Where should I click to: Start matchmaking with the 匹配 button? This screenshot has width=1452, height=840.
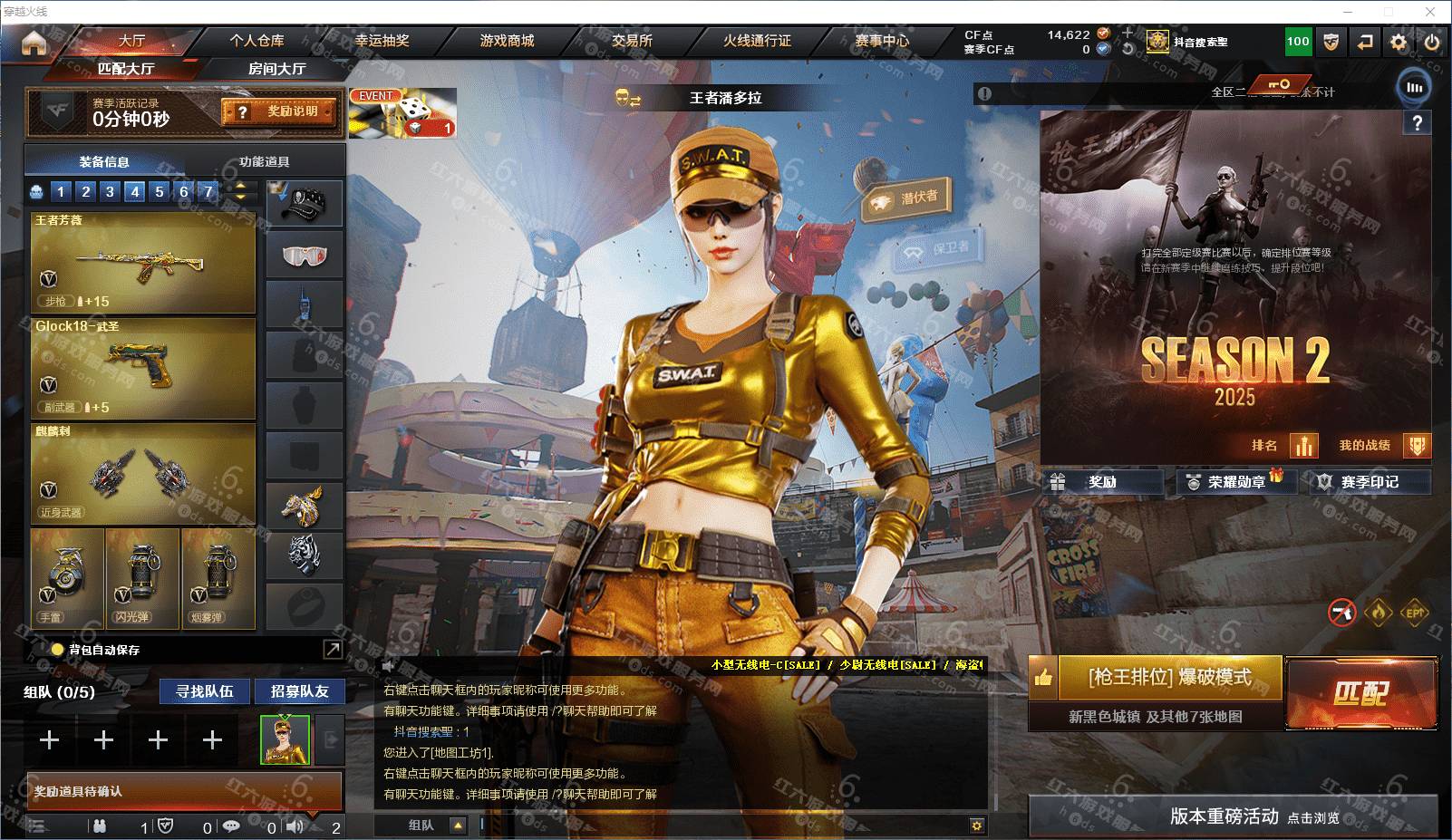pos(1360,694)
